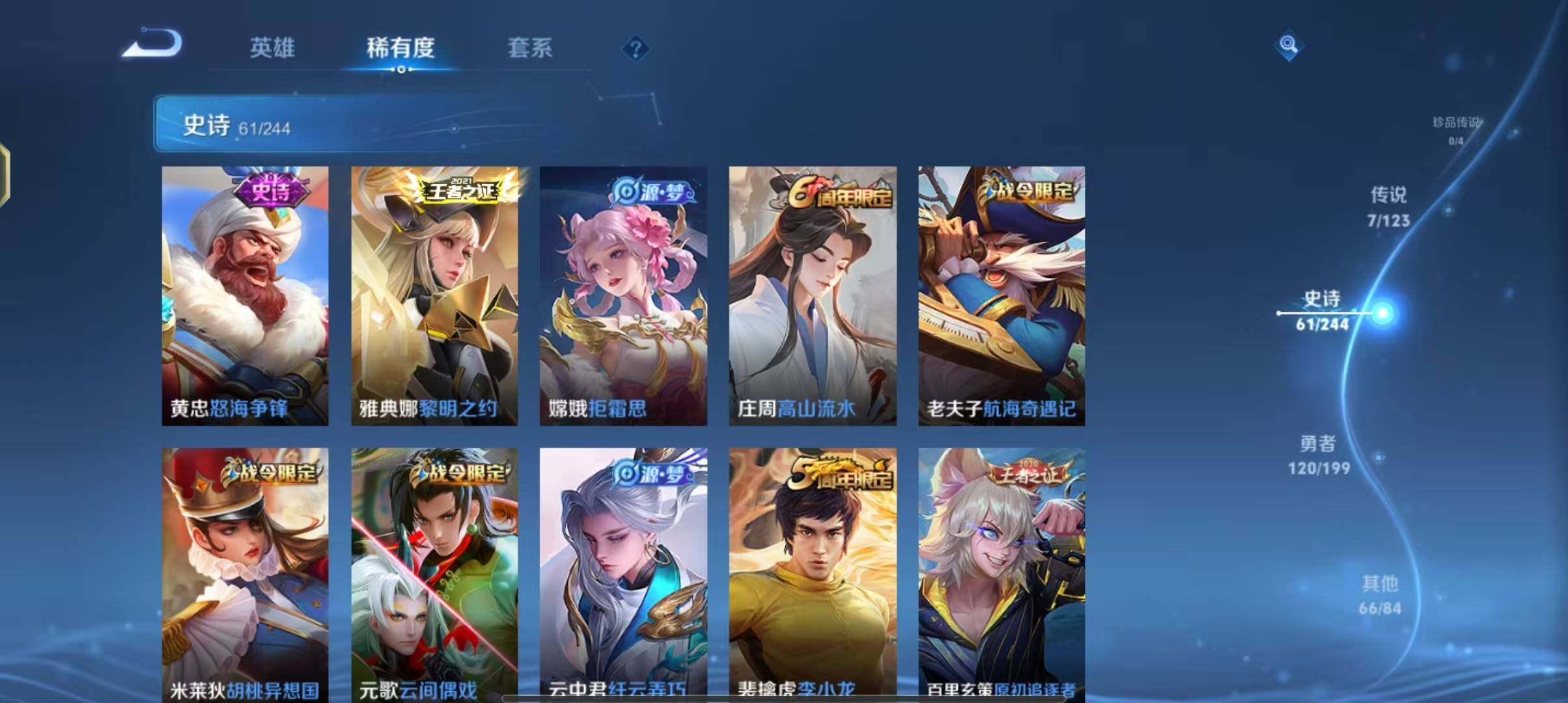Jump to the 勇者 rarity section
Screen dimensions: 1568x703
(x=1319, y=455)
